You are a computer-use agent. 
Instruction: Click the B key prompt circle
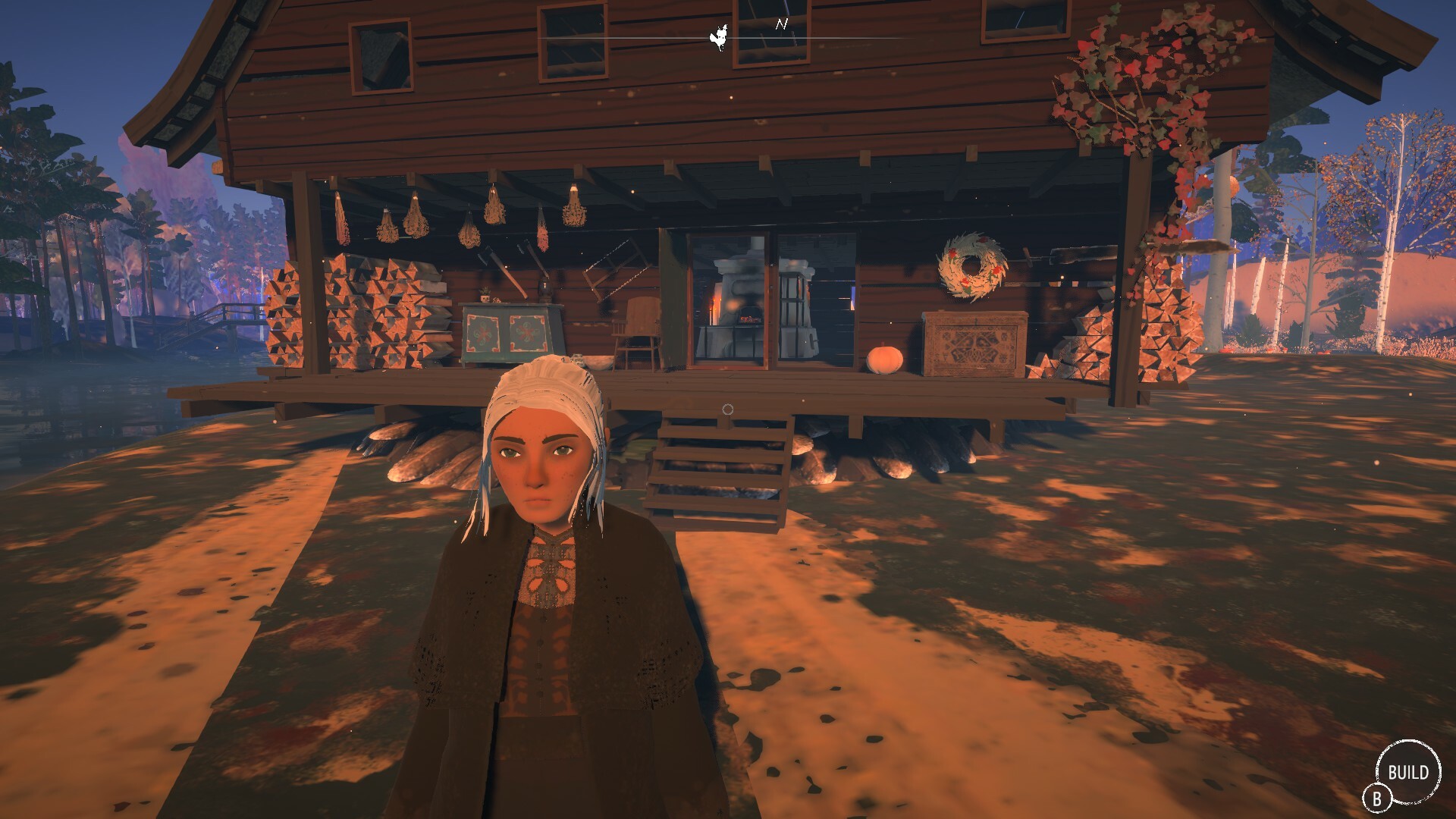tap(1378, 798)
